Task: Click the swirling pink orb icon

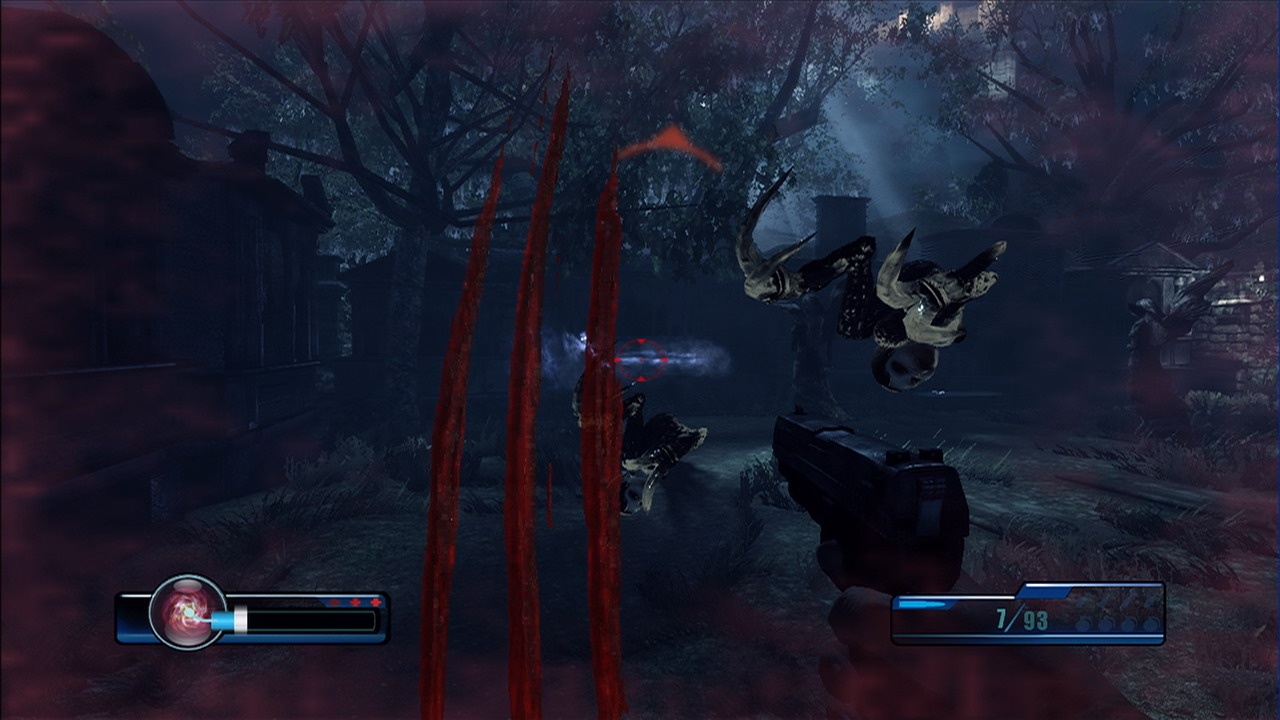Action: point(187,612)
